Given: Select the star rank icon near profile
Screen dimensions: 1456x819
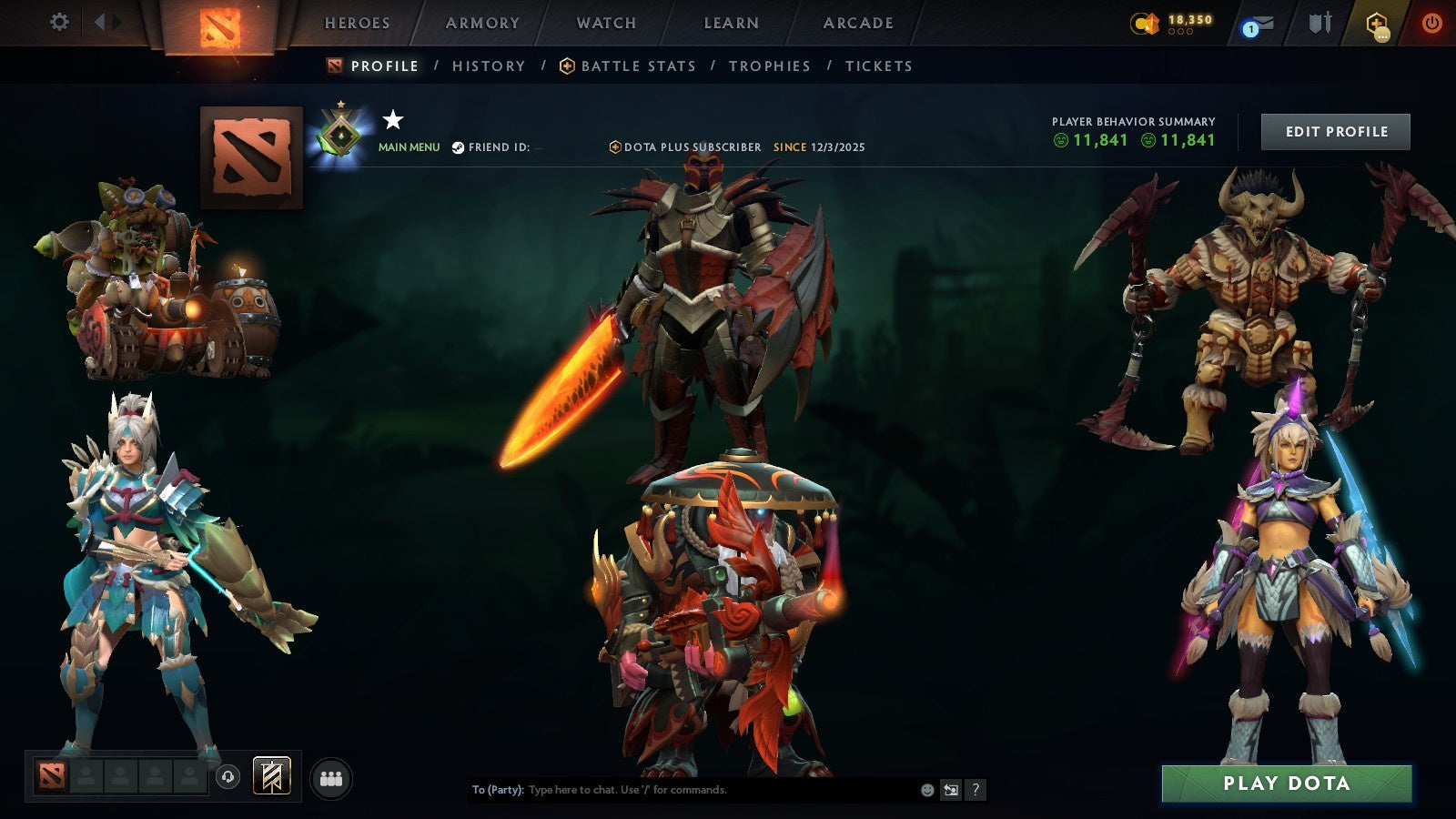Looking at the screenshot, I should 392,118.
